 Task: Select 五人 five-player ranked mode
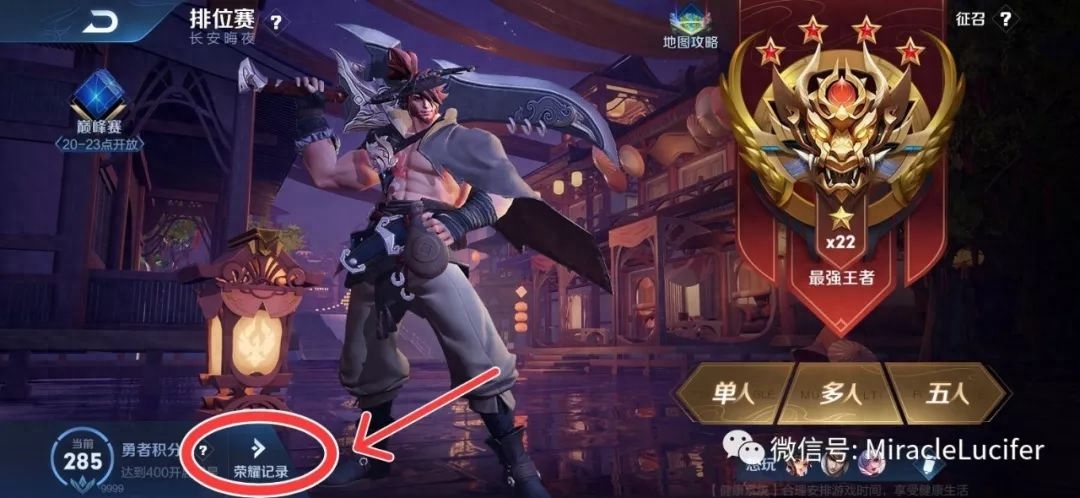(946, 394)
